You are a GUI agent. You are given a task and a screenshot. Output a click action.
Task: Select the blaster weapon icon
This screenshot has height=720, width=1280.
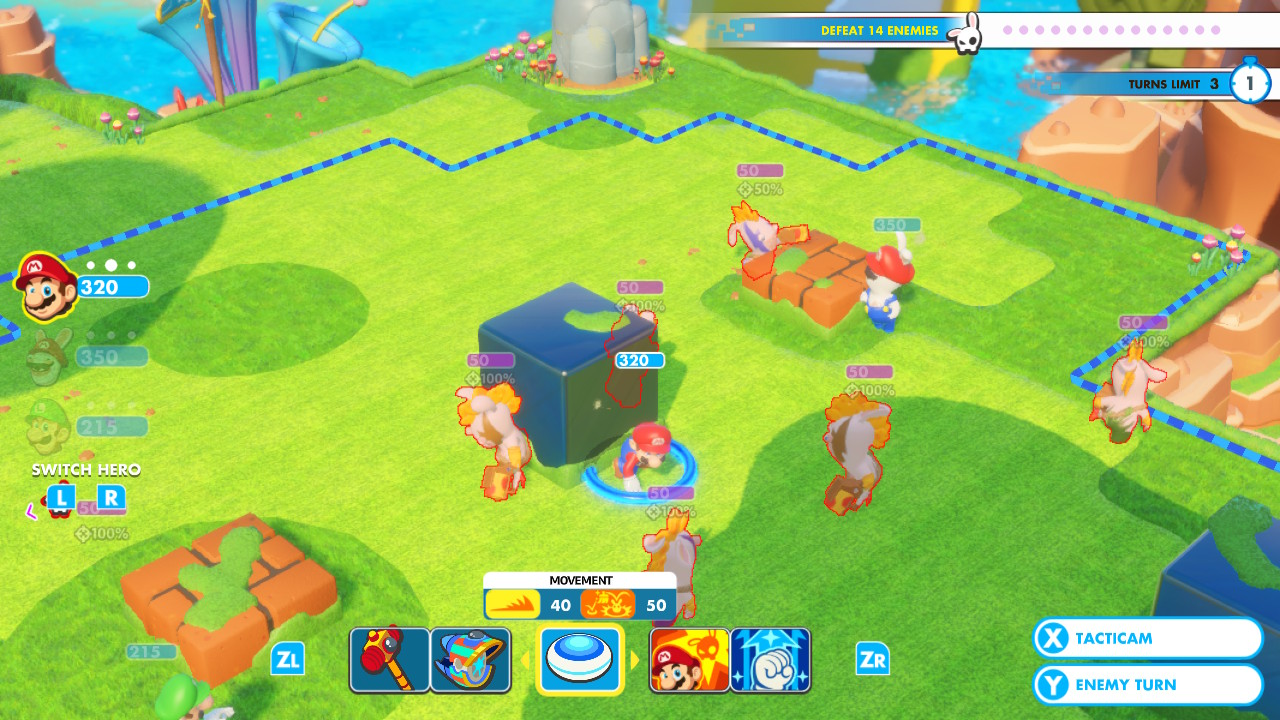tap(470, 660)
